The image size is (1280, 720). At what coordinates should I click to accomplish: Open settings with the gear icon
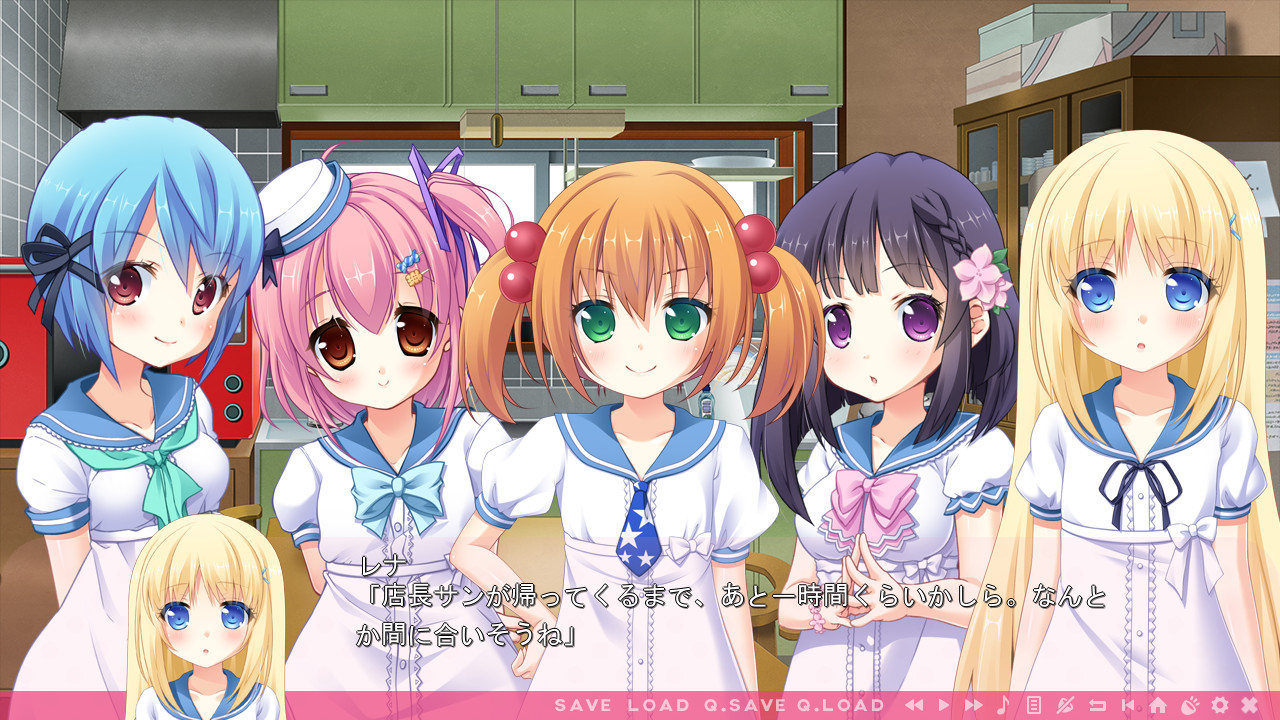1219,705
